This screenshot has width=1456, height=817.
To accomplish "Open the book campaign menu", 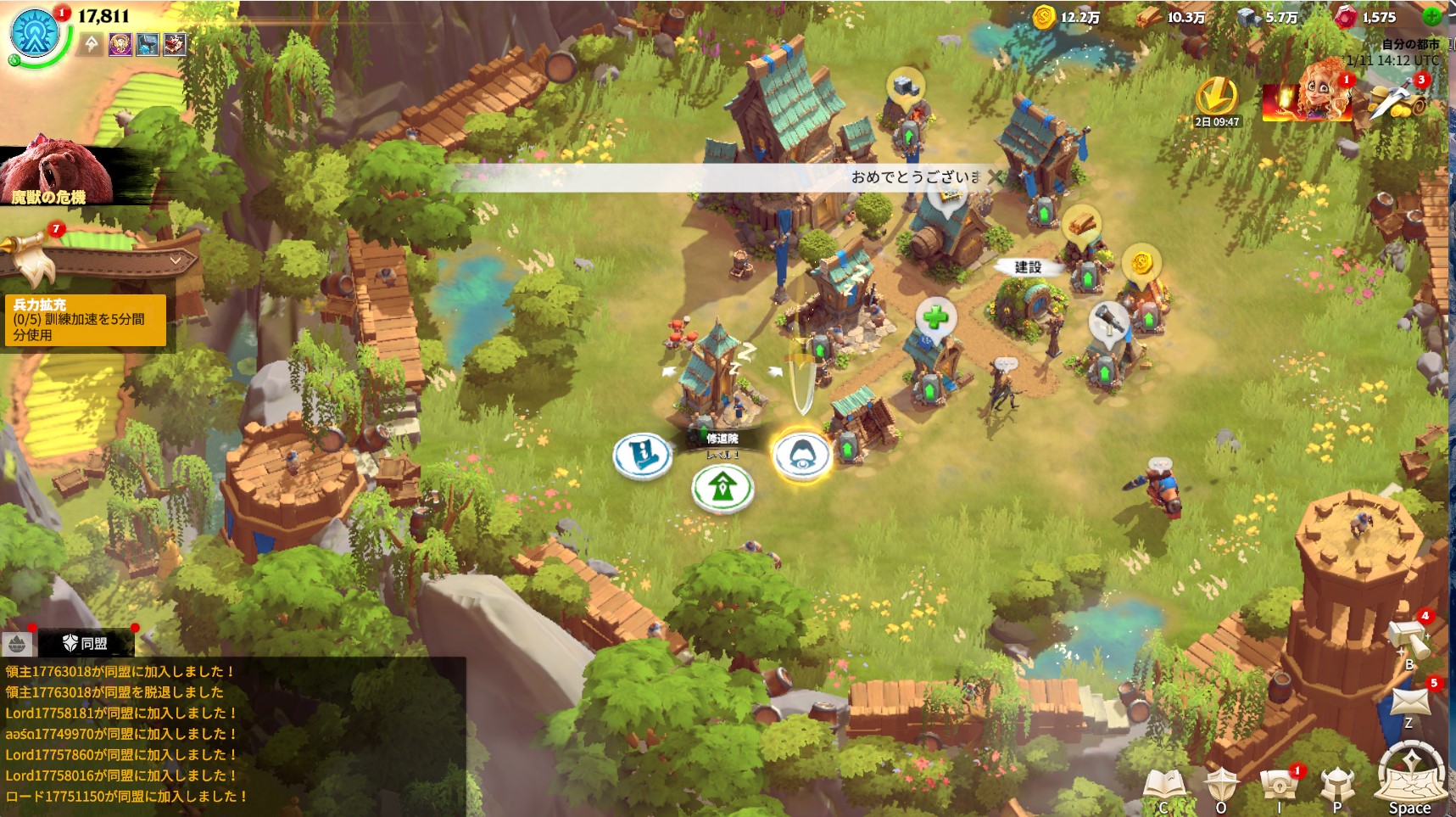I will click(1163, 786).
